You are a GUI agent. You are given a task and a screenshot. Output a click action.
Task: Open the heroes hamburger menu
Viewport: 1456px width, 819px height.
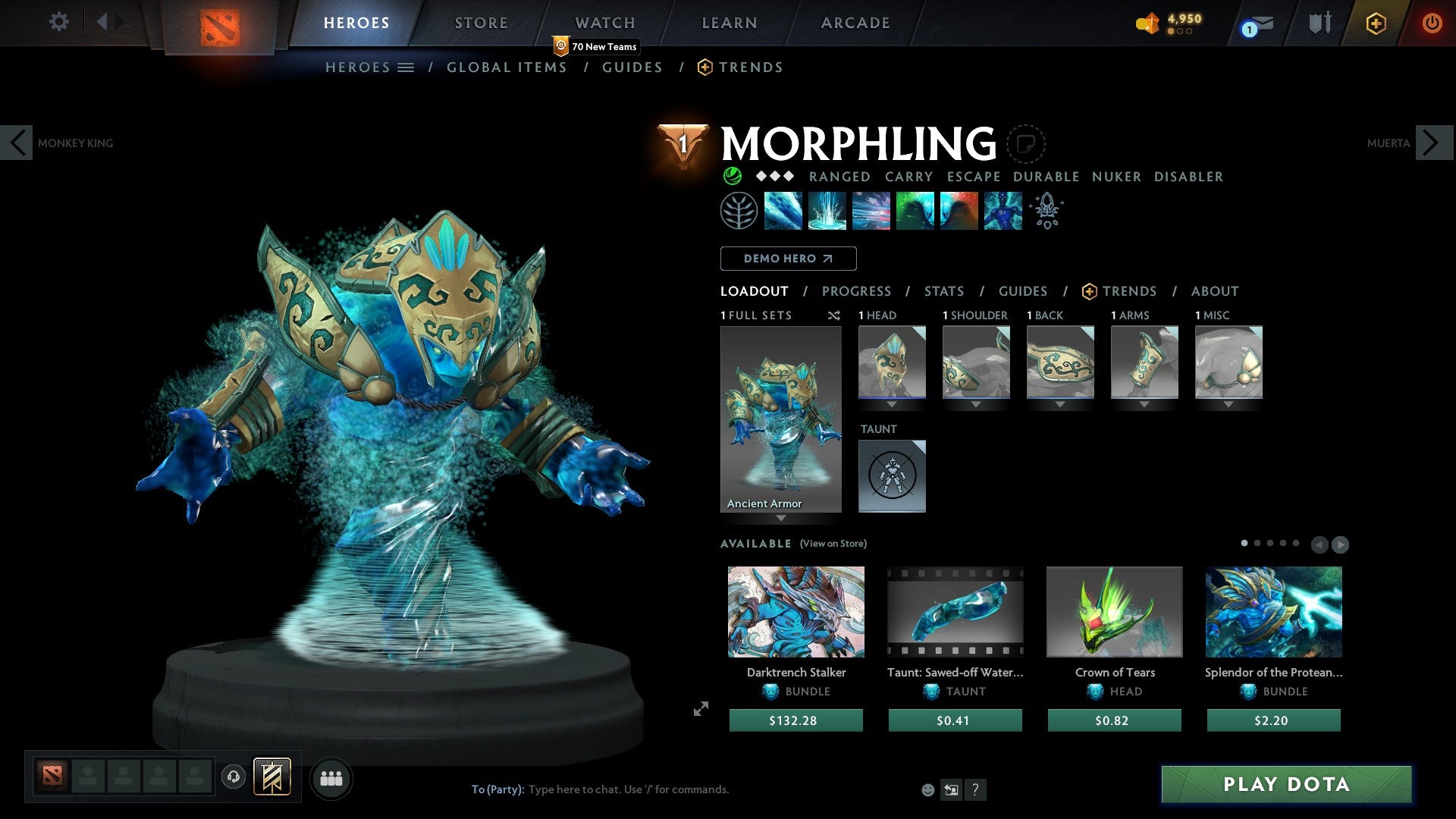(x=406, y=67)
